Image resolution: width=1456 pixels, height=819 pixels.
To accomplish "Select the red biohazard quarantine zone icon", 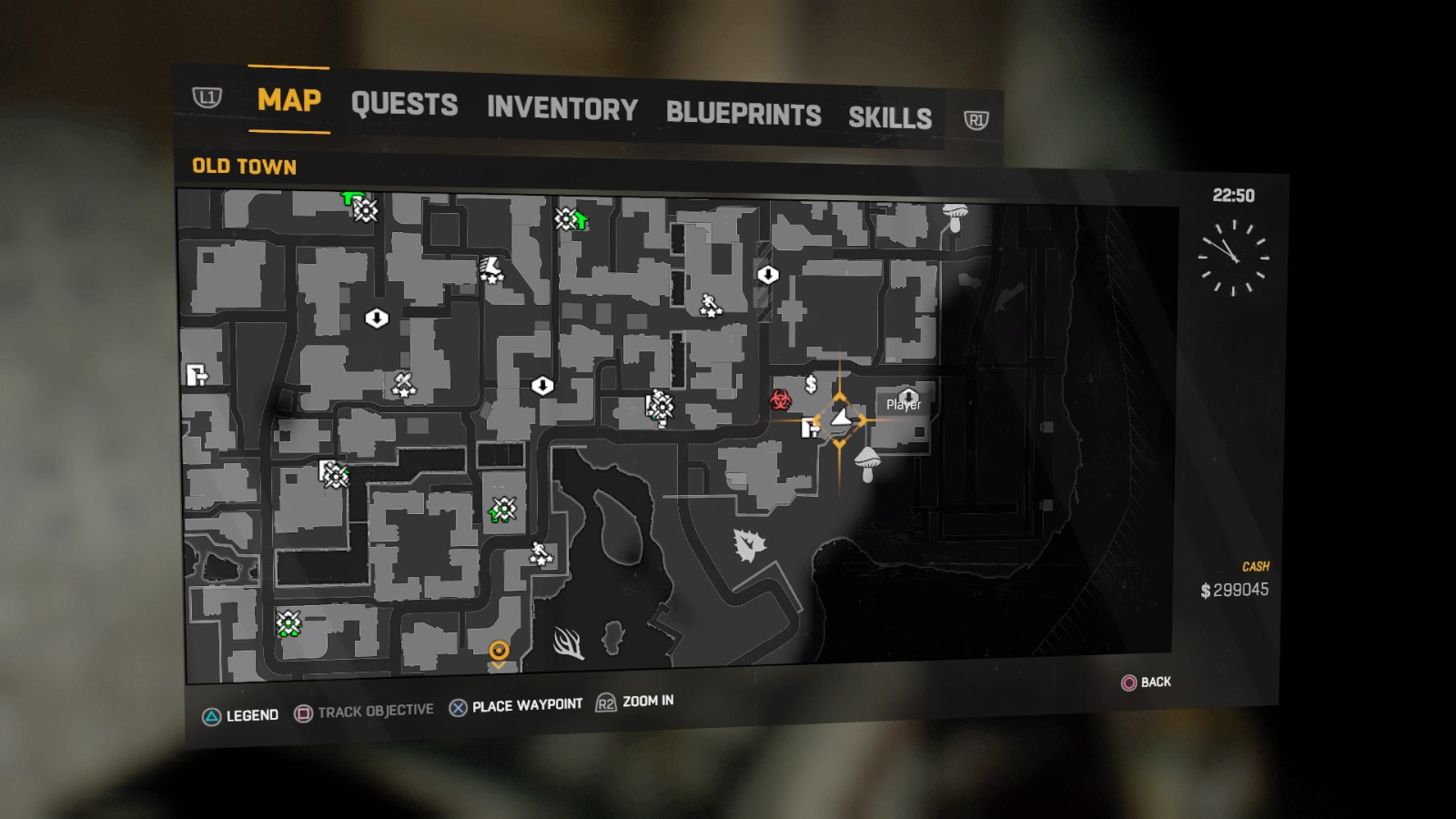I will pos(783,399).
